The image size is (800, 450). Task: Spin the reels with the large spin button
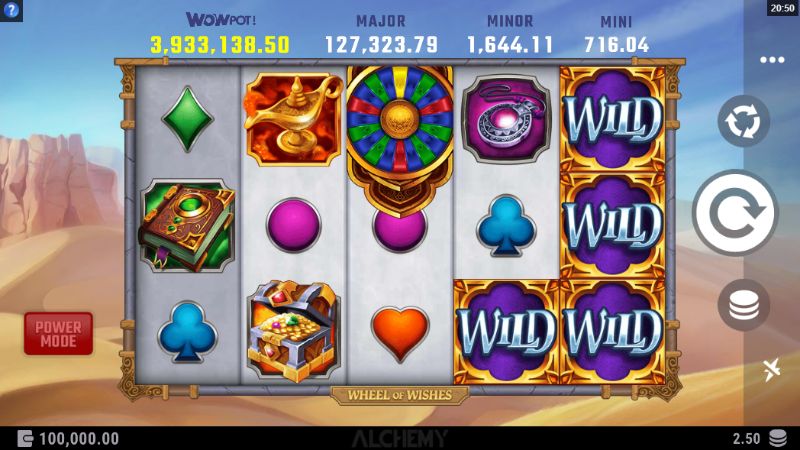pyautogui.click(x=735, y=213)
